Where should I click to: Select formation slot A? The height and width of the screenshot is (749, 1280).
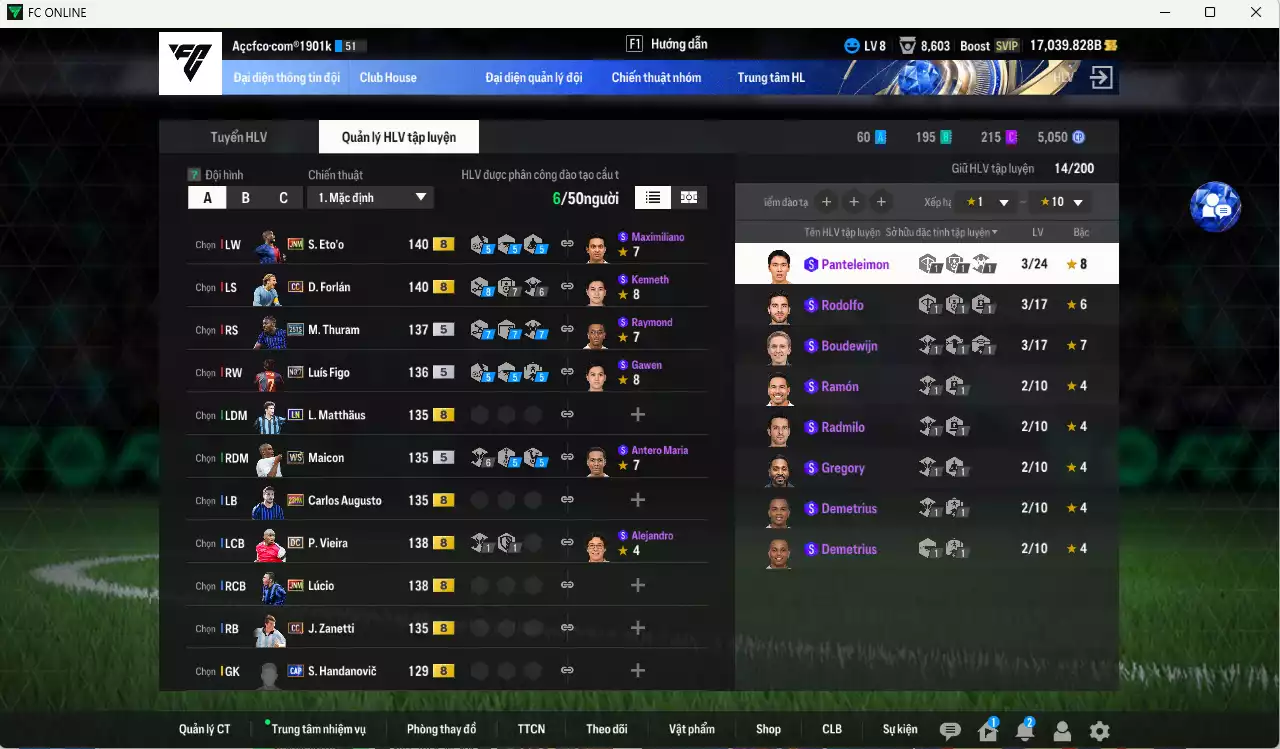[207, 197]
